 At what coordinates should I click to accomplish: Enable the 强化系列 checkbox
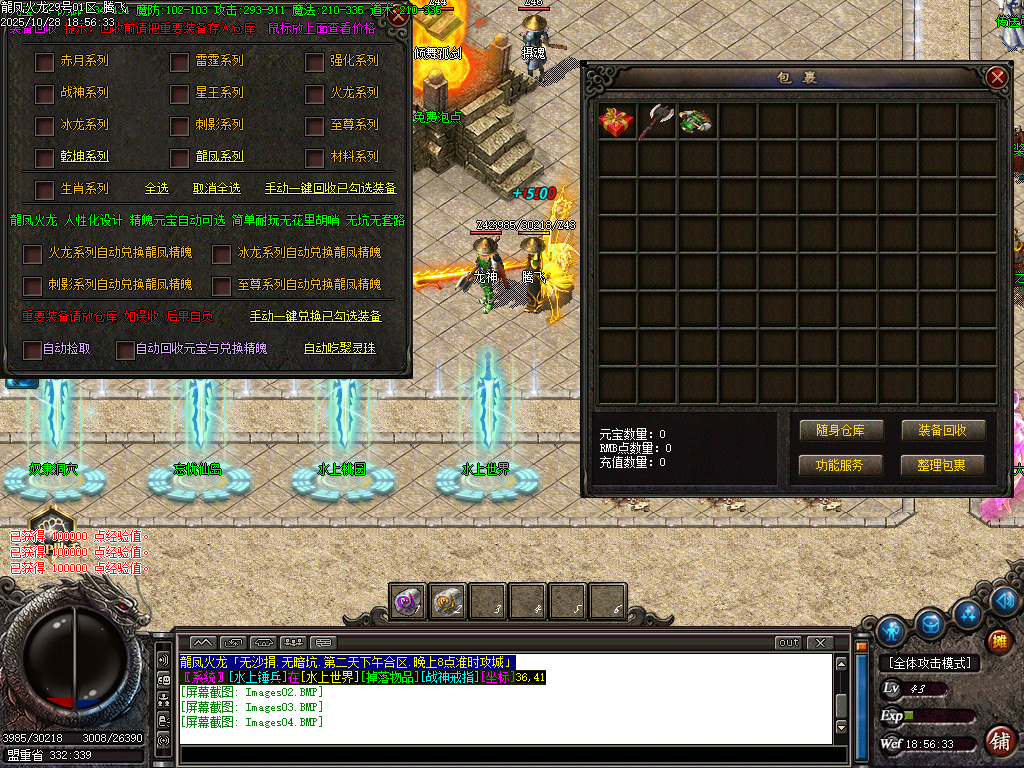[x=315, y=62]
